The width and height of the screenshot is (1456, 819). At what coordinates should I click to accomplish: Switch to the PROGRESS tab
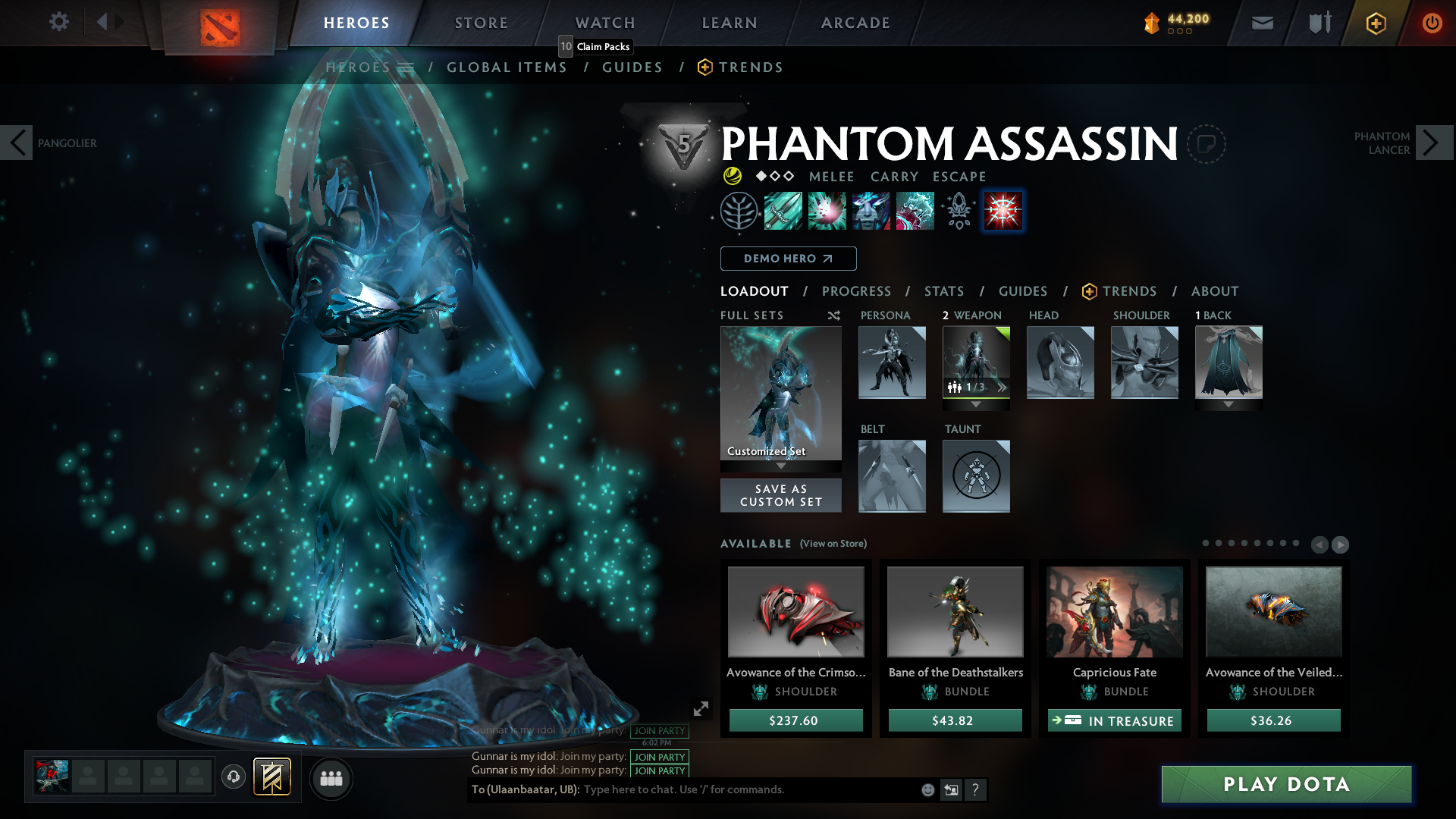(857, 291)
